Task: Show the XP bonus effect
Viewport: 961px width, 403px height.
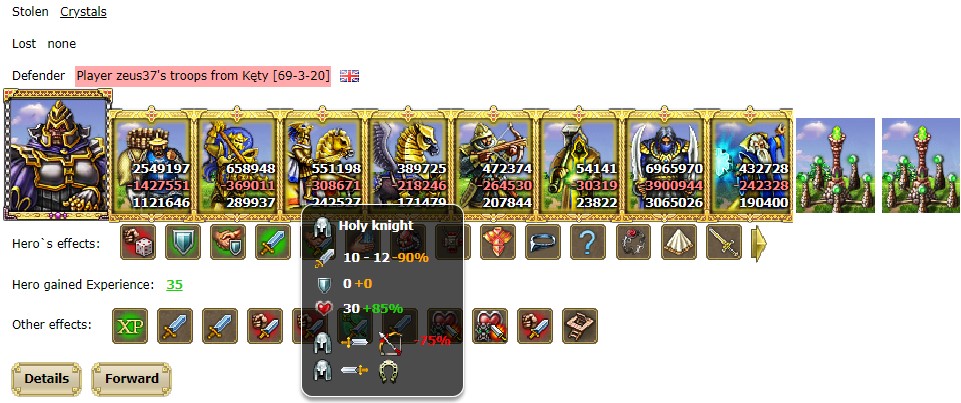Action: [x=128, y=325]
